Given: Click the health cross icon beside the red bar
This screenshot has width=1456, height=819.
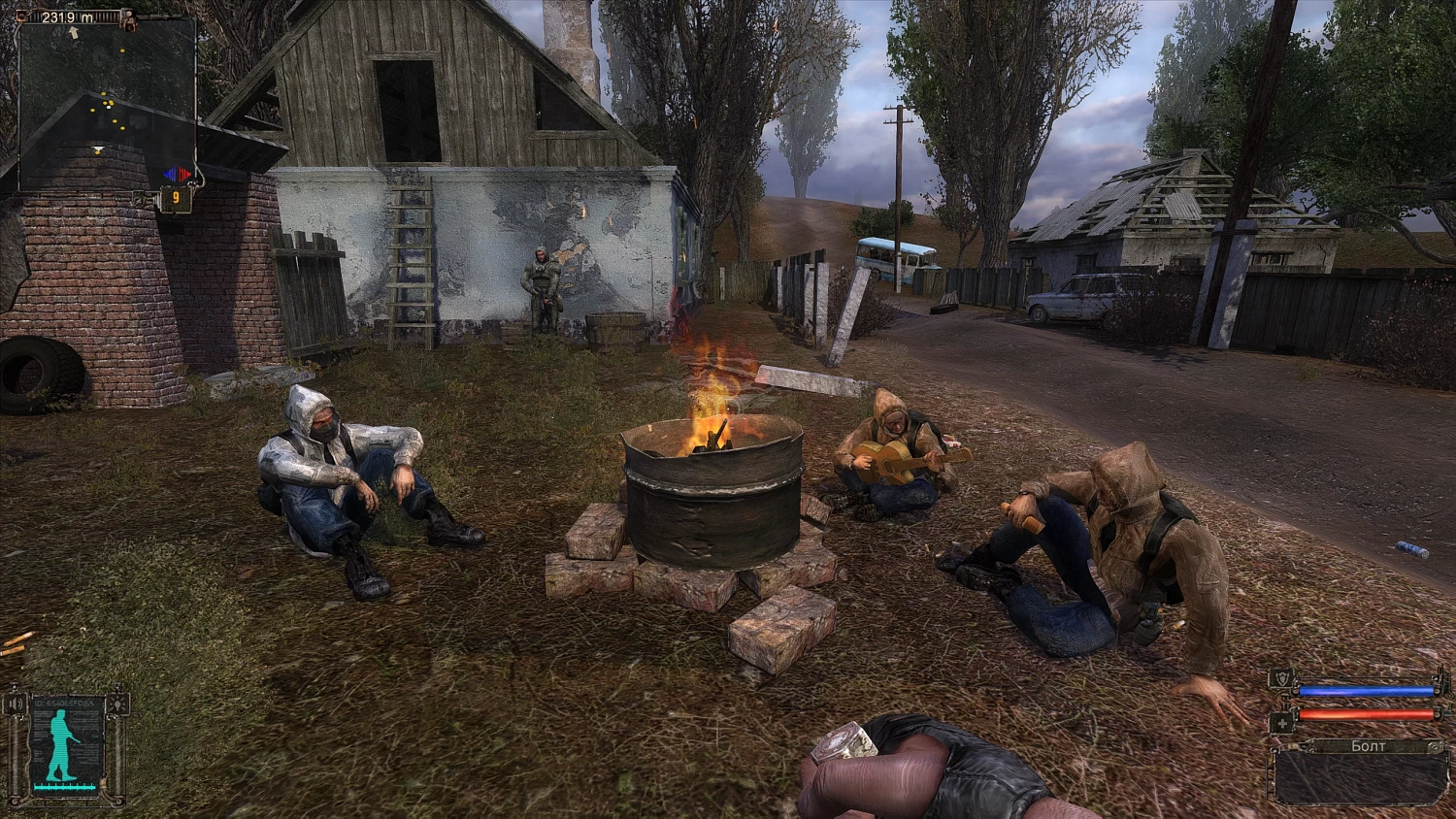Looking at the screenshot, I should click(x=1283, y=723).
